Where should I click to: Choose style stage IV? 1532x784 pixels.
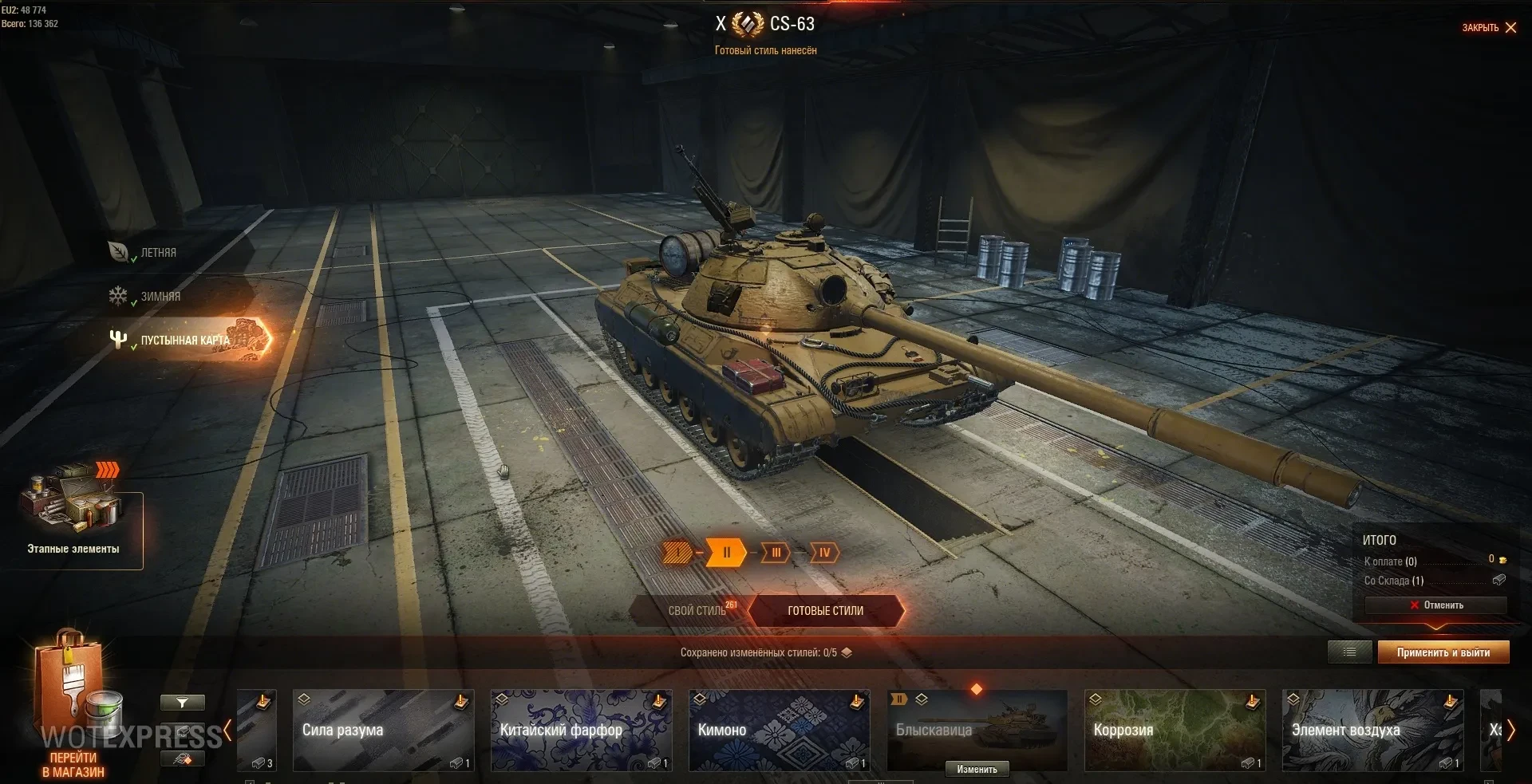coord(824,552)
